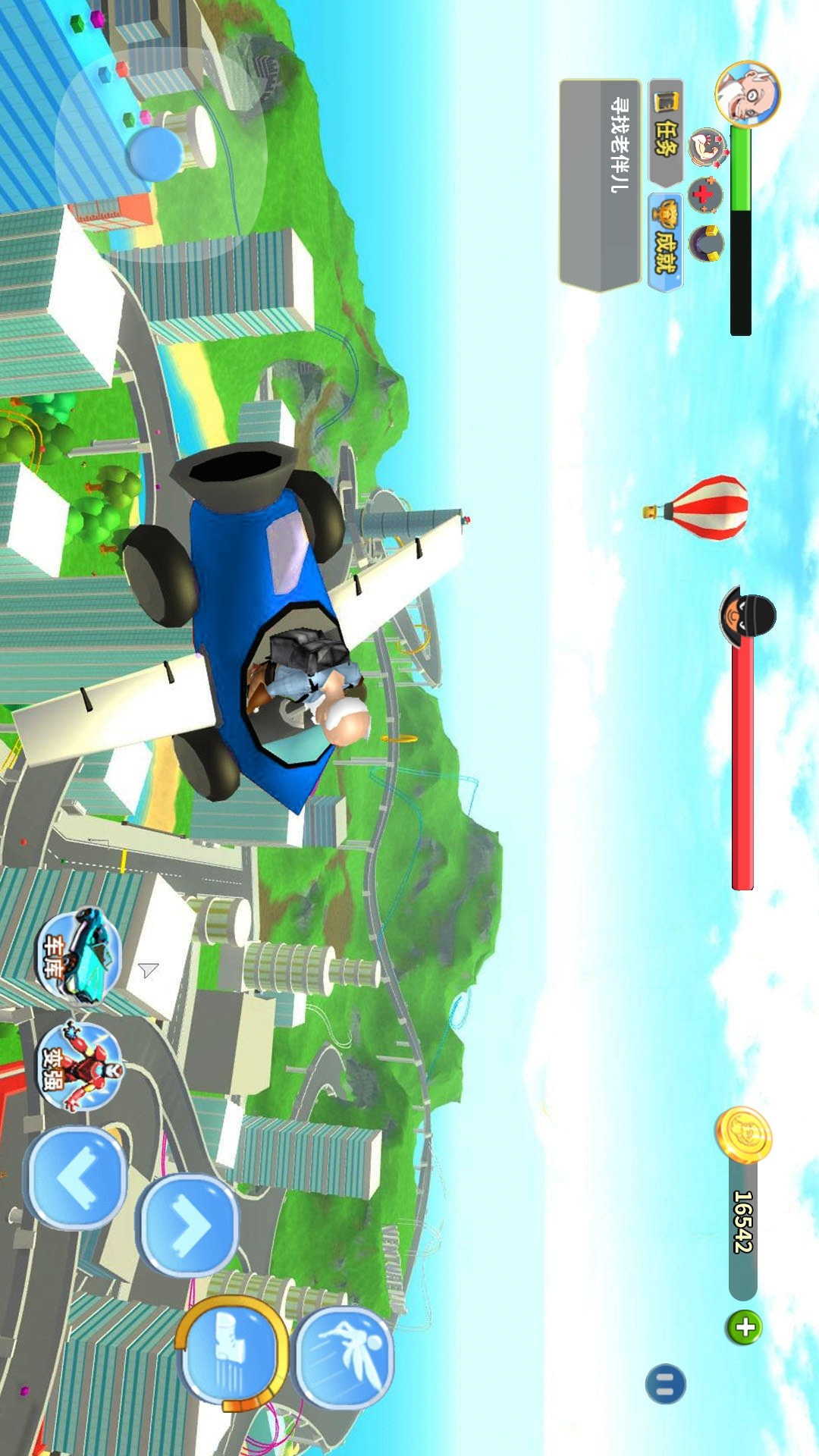The height and width of the screenshot is (1456, 819).
Task: Activate the flexed arm strength boost icon
Action: coord(707,147)
